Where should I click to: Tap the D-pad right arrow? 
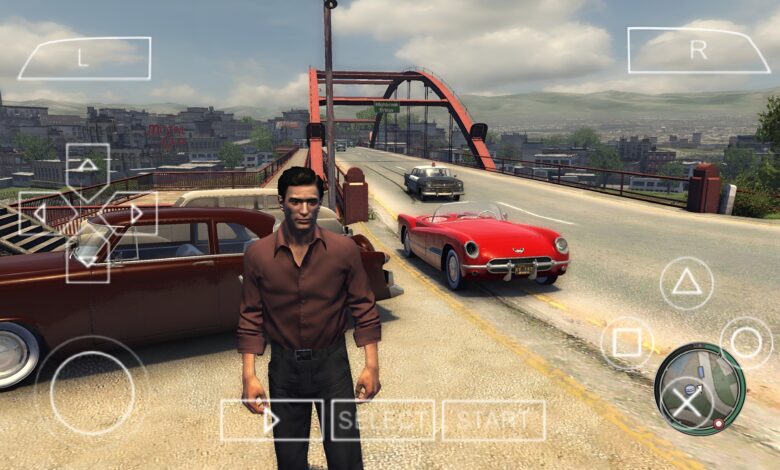[x=135, y=213]
